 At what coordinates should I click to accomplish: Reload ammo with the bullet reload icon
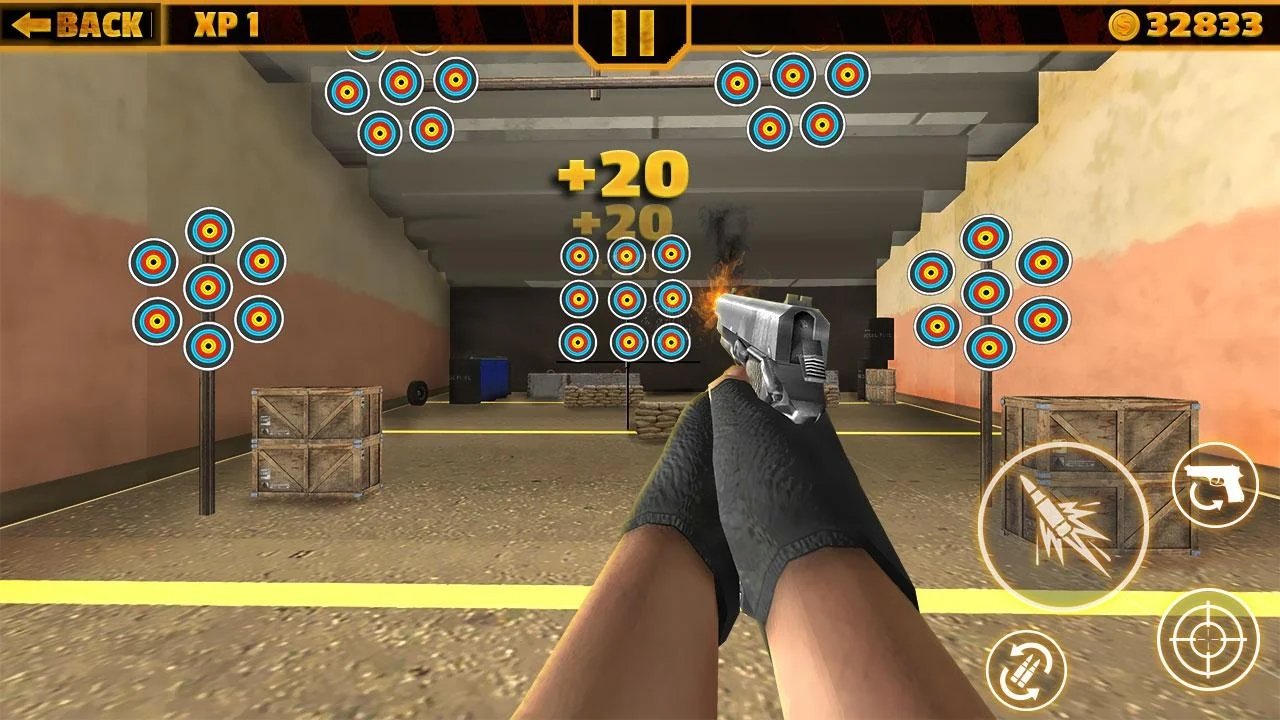click(1026, 671)
